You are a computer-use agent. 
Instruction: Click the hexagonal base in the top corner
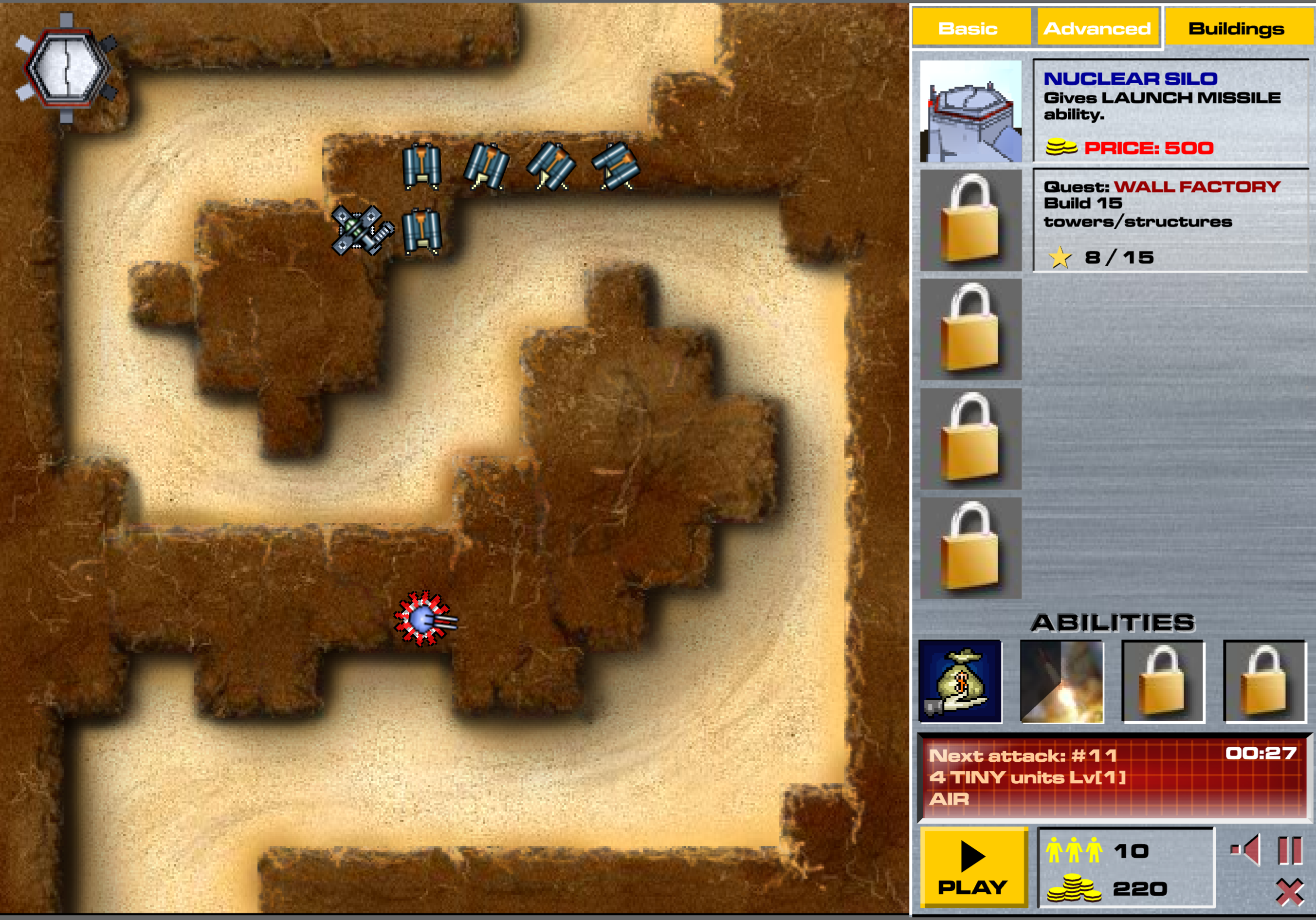coord(68,69)
